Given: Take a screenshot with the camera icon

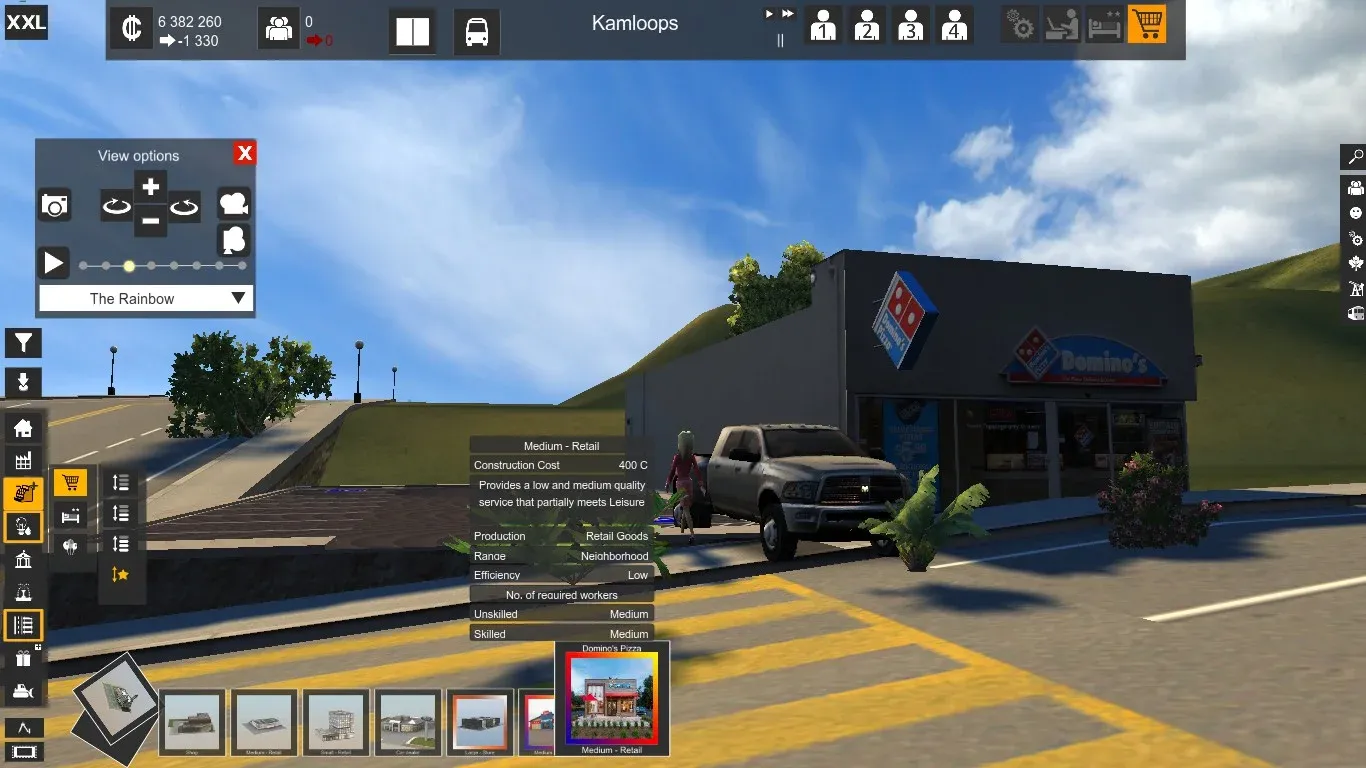Looking at the screenshot, I should click(55, 206).
